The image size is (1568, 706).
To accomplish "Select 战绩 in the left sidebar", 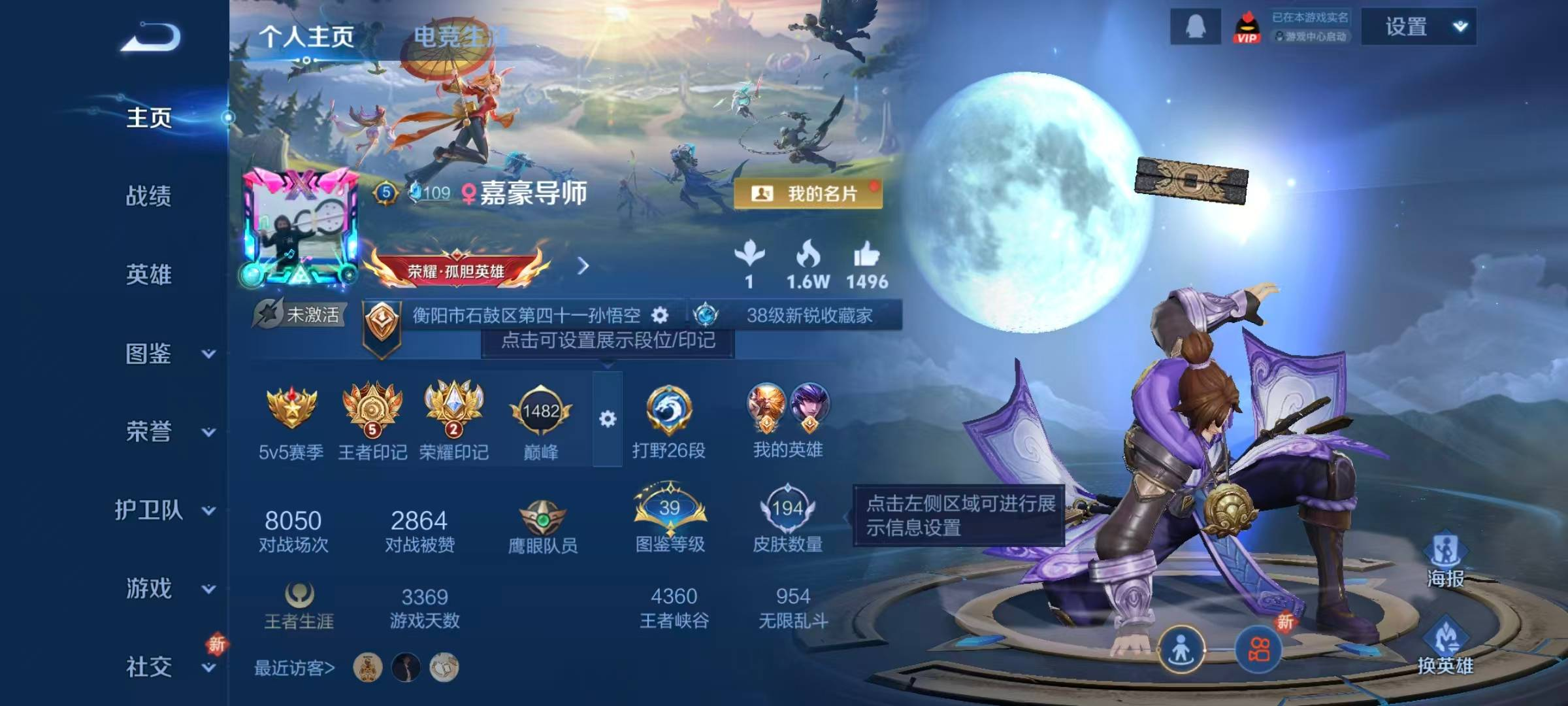I will [x=148, y=196].
